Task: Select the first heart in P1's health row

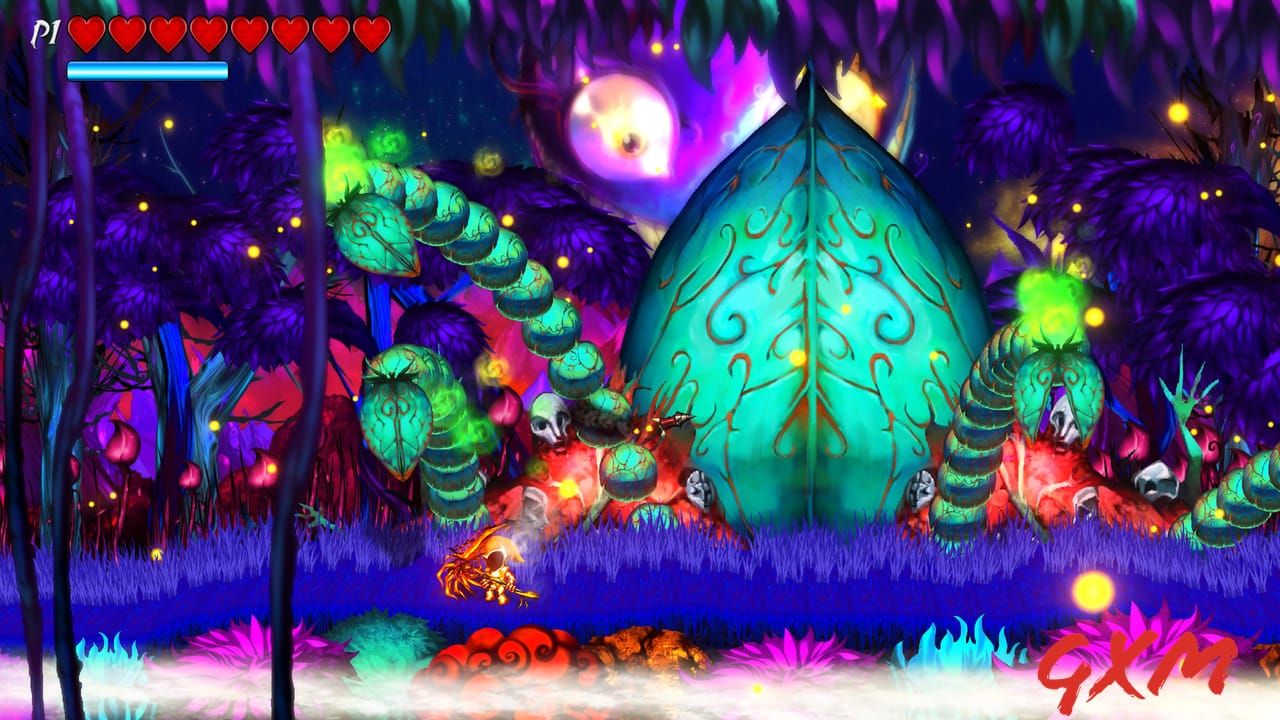Action: coord(87,32)
